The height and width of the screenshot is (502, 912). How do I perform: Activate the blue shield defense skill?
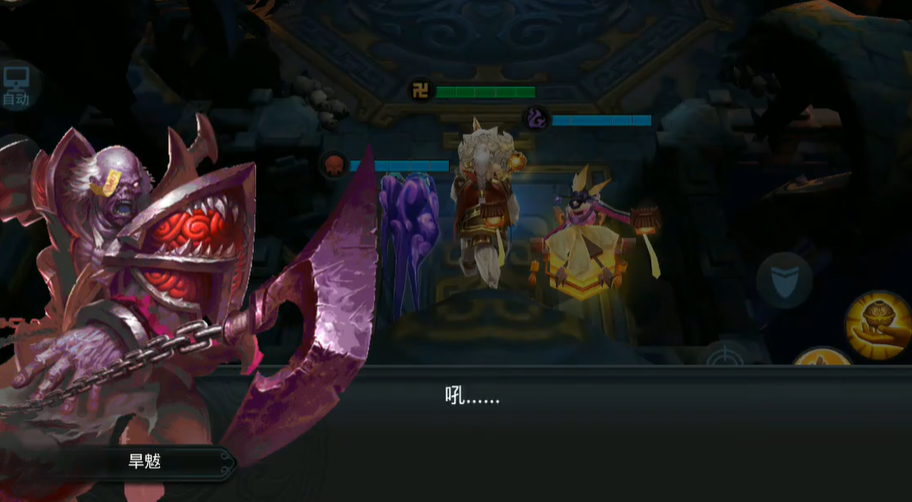click(x=784, y=279)
